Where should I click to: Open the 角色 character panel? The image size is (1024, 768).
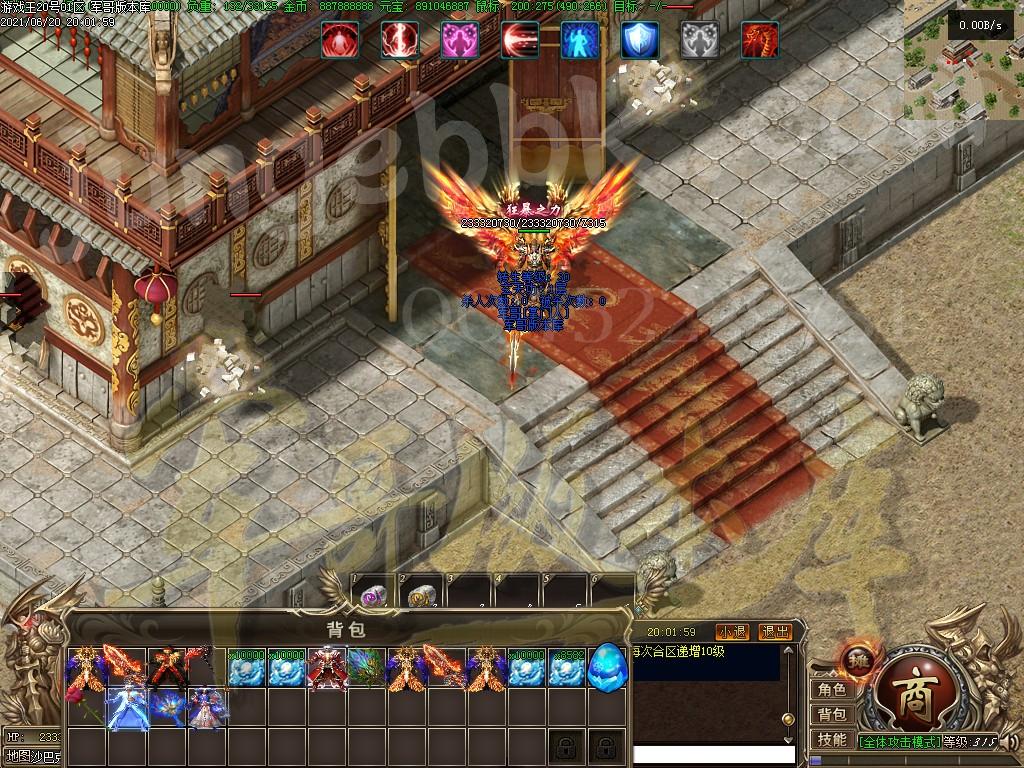pyautogui.click(x=831, y=689)
